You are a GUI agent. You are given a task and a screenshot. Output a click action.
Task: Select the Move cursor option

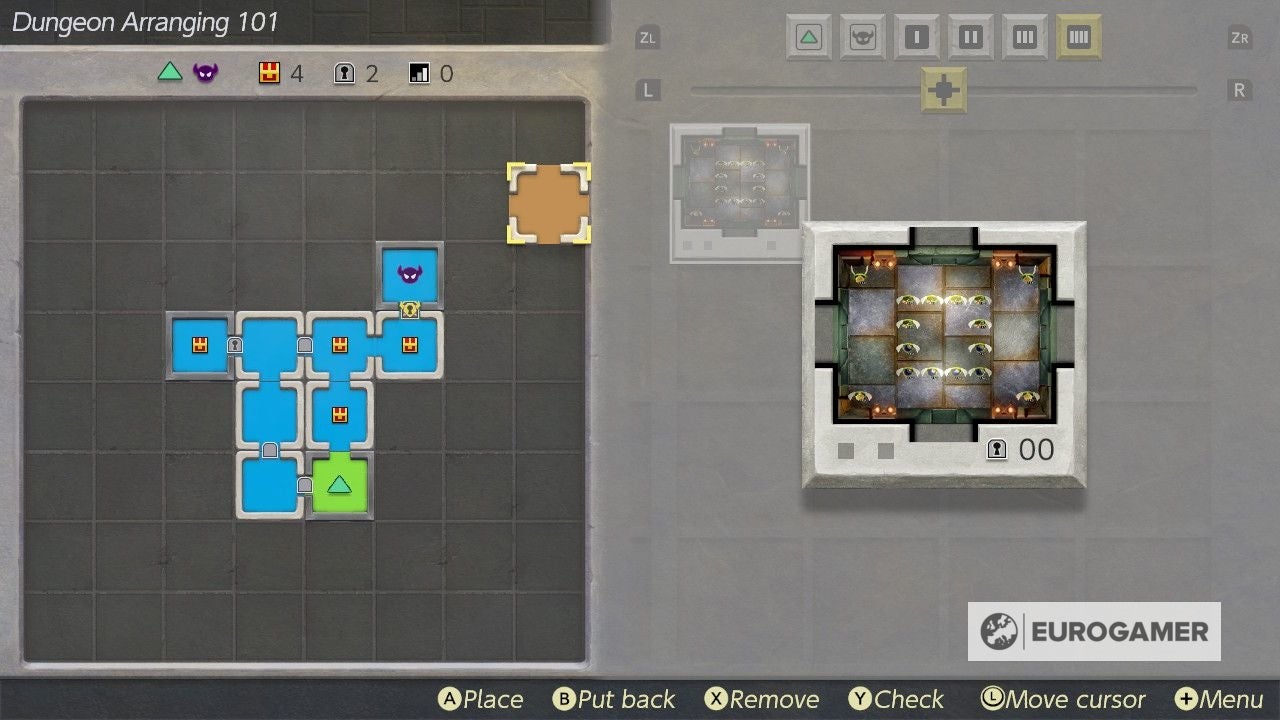[1063, 699]
